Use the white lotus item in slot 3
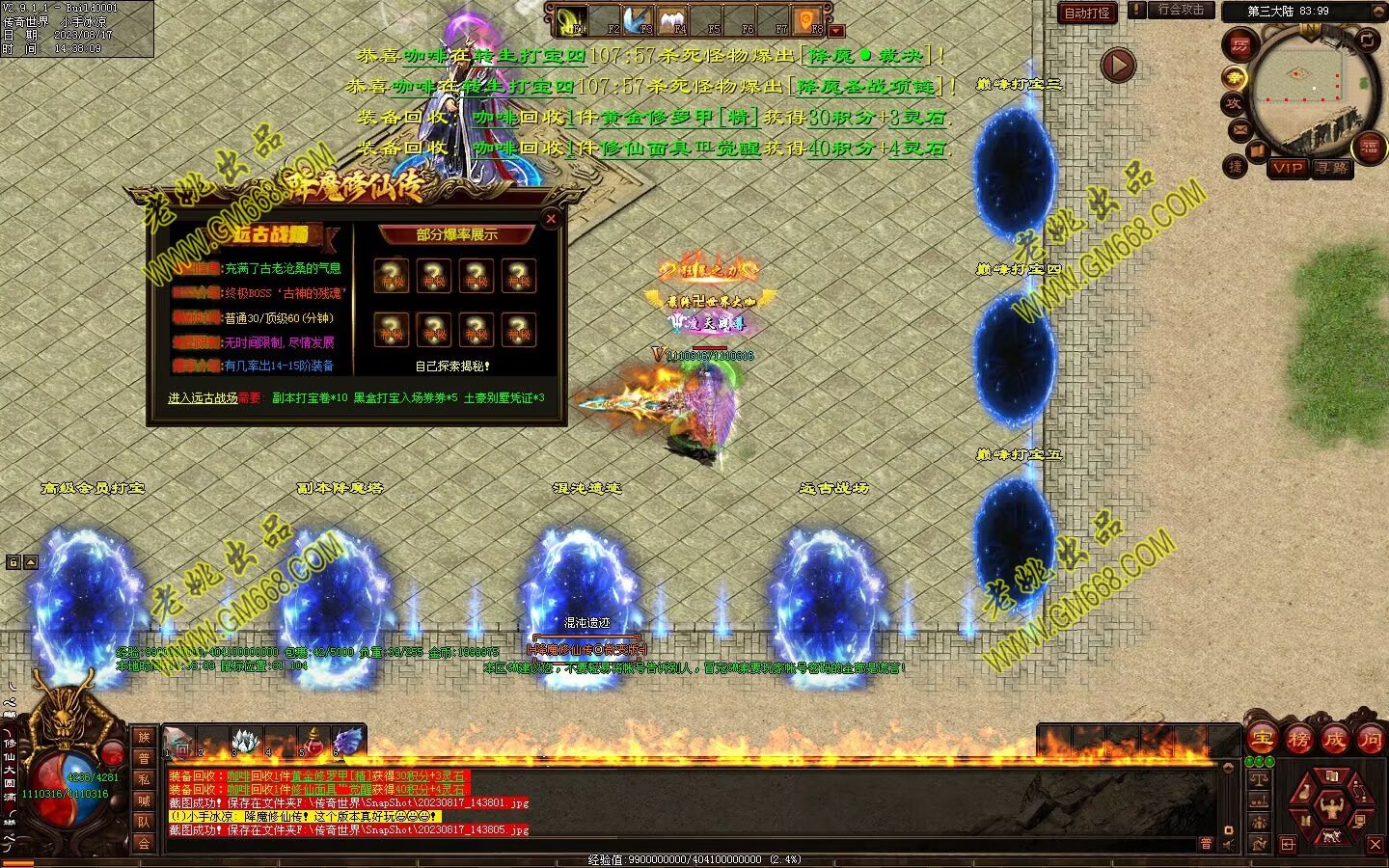This screenshot has height=868, width=1389. pyautogui.click(x=246, y=741)
